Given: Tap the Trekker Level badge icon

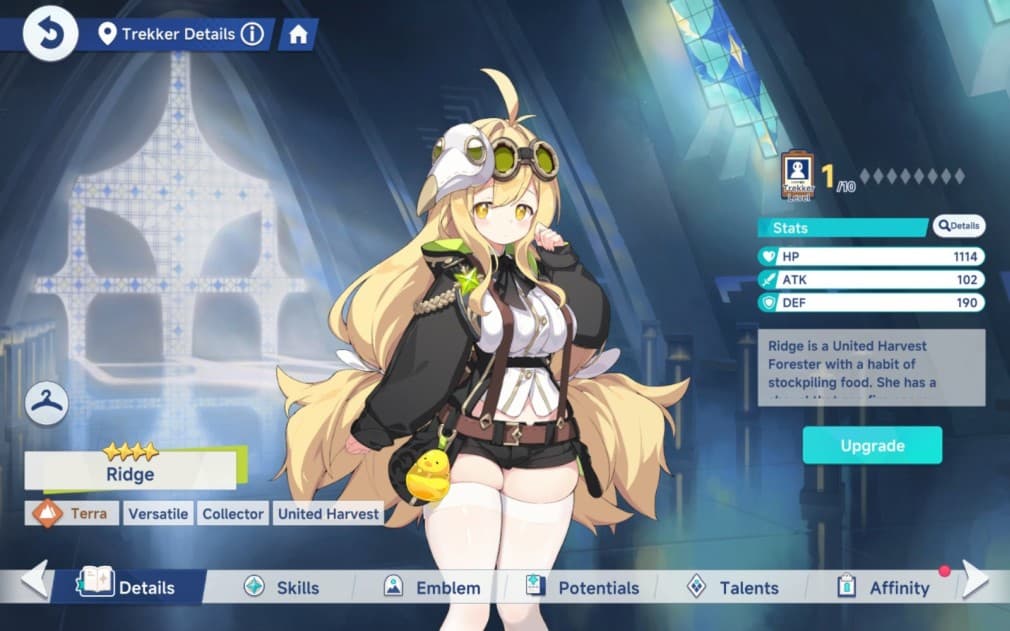Looking at the screenshot, I should [x=797, y=176].
